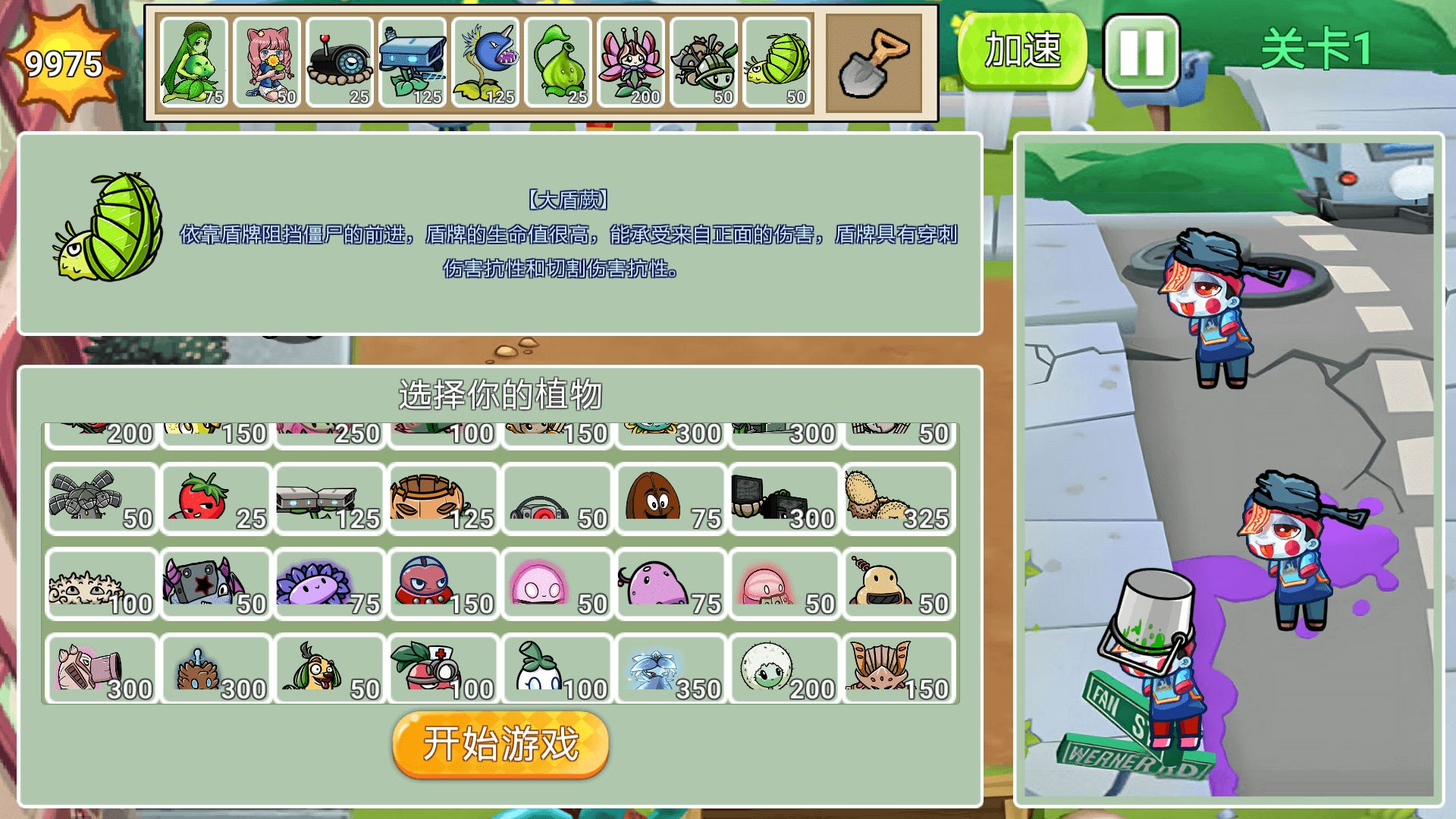Choose the 25-cost robot seed packet
1456x819 pixels.
pos(338,61)
